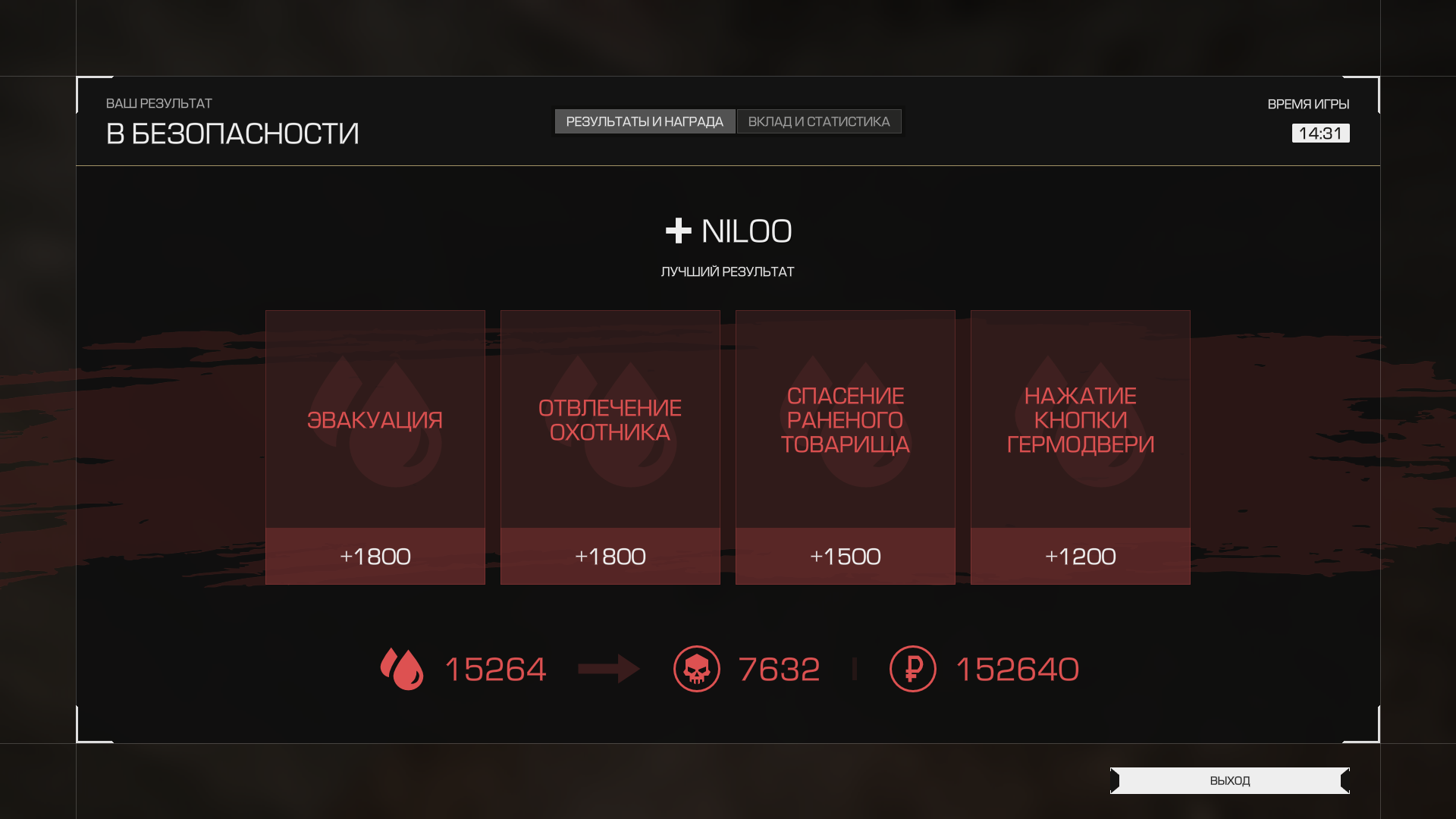Viewport: 1456px width, 819px height.
Task: Select the НАЖАТИЕ КНОПКИ ГЕРМОДВЕРИ card
Action: tap(1081, 447)
